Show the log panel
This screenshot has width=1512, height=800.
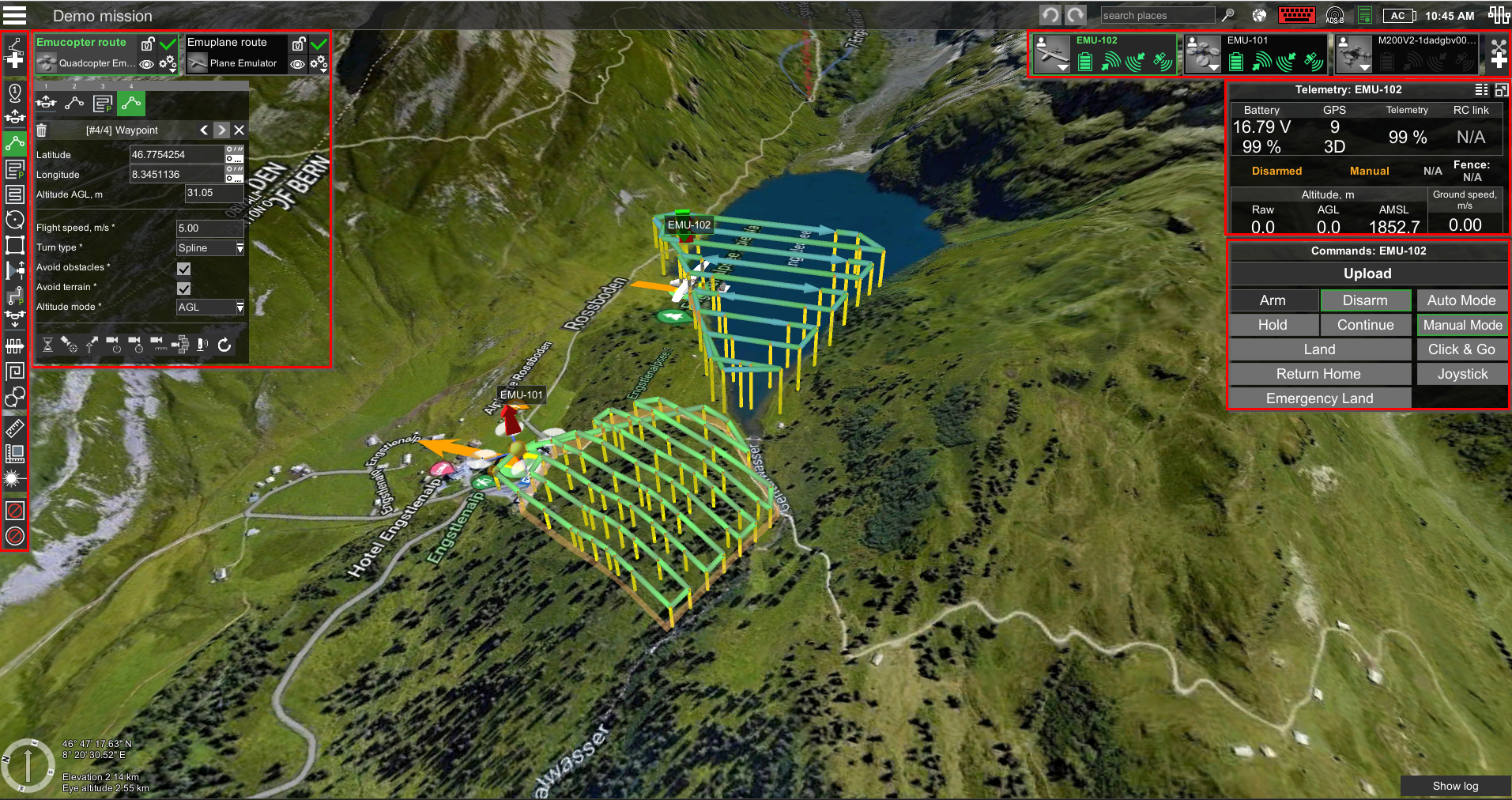[x=1455, y=786]
